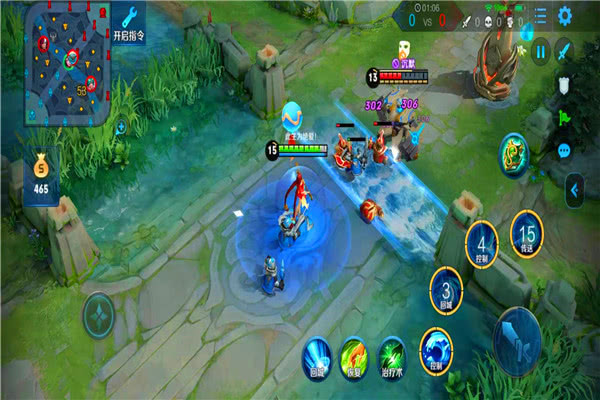The height and width of the screenshot is (400, 600).
Task: Send the blue sword attack signal
Action: click(565, 50)
